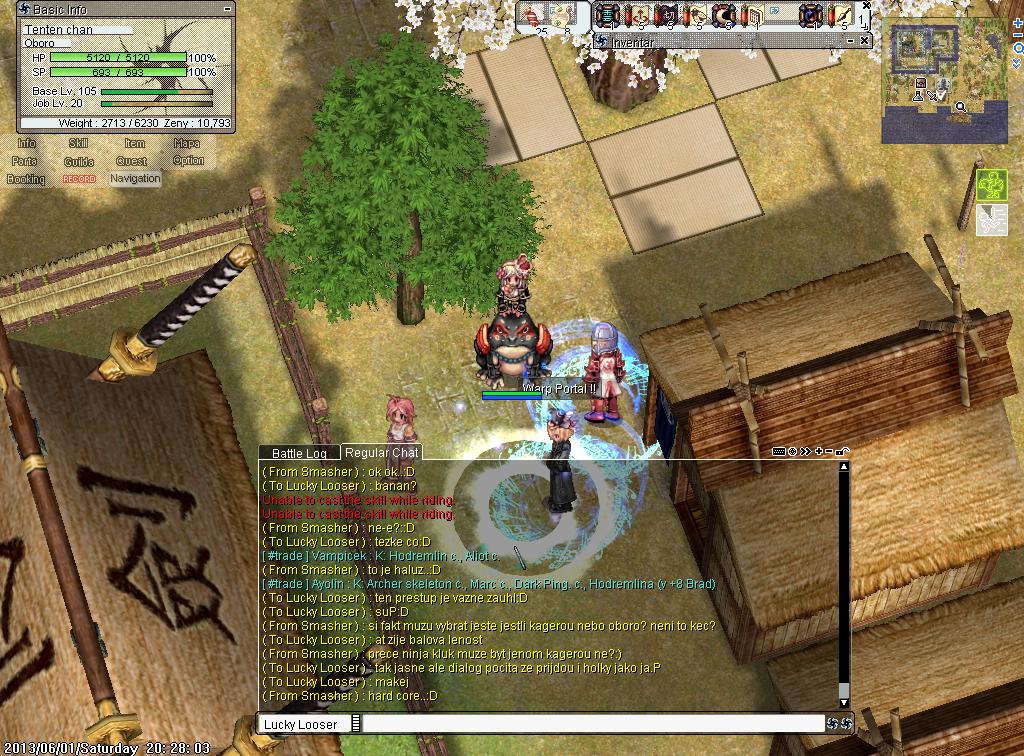Select the Regular Chat tab

tap(381, 454)
